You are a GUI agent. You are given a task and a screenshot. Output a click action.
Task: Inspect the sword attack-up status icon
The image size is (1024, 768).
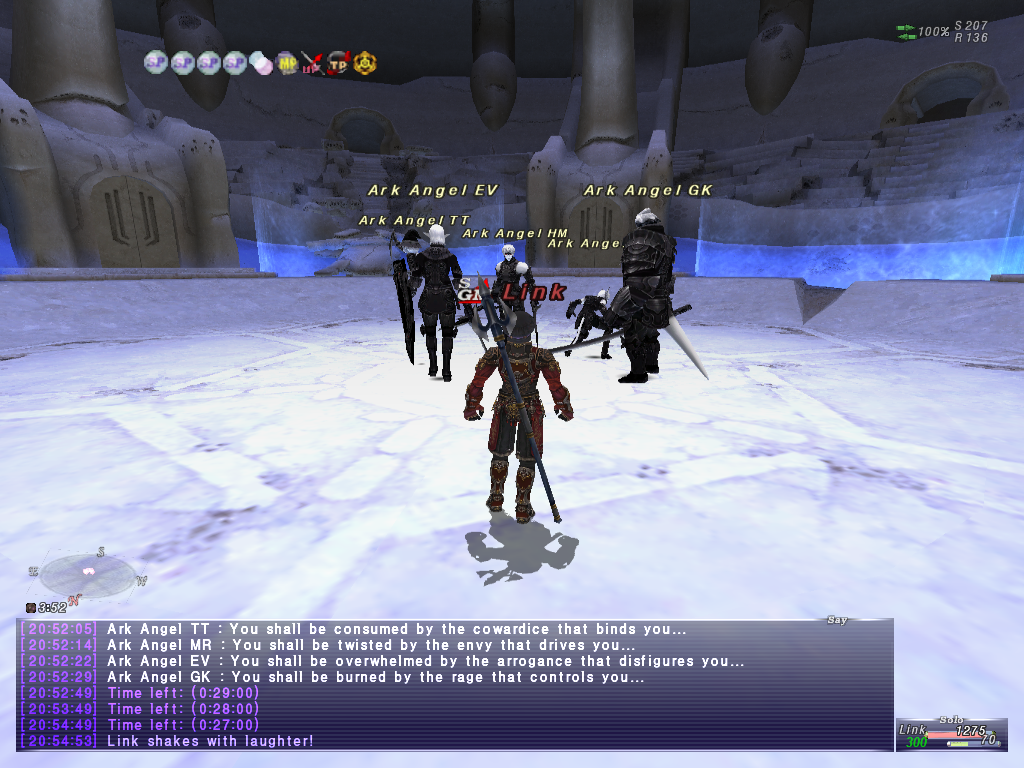[x=312, y=63]
